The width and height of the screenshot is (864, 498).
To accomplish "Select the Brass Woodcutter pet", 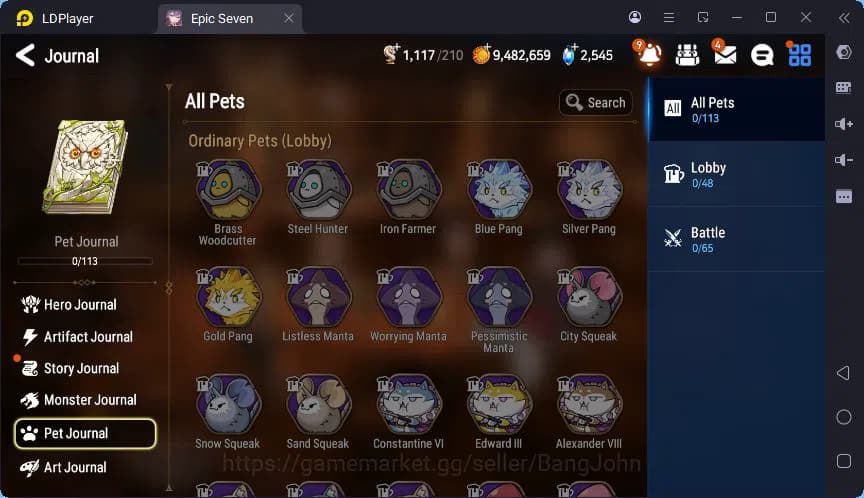I will (228, 190).
